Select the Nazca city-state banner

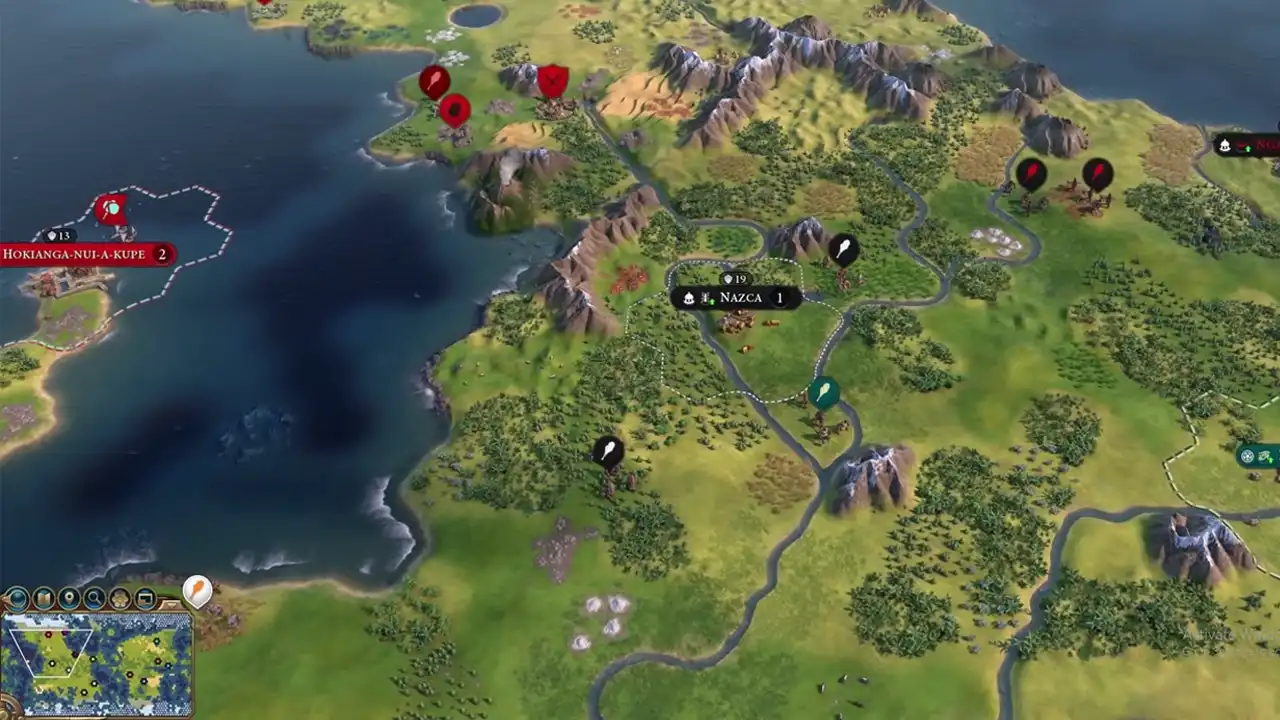pyautogui.click(x=735, y=298)
